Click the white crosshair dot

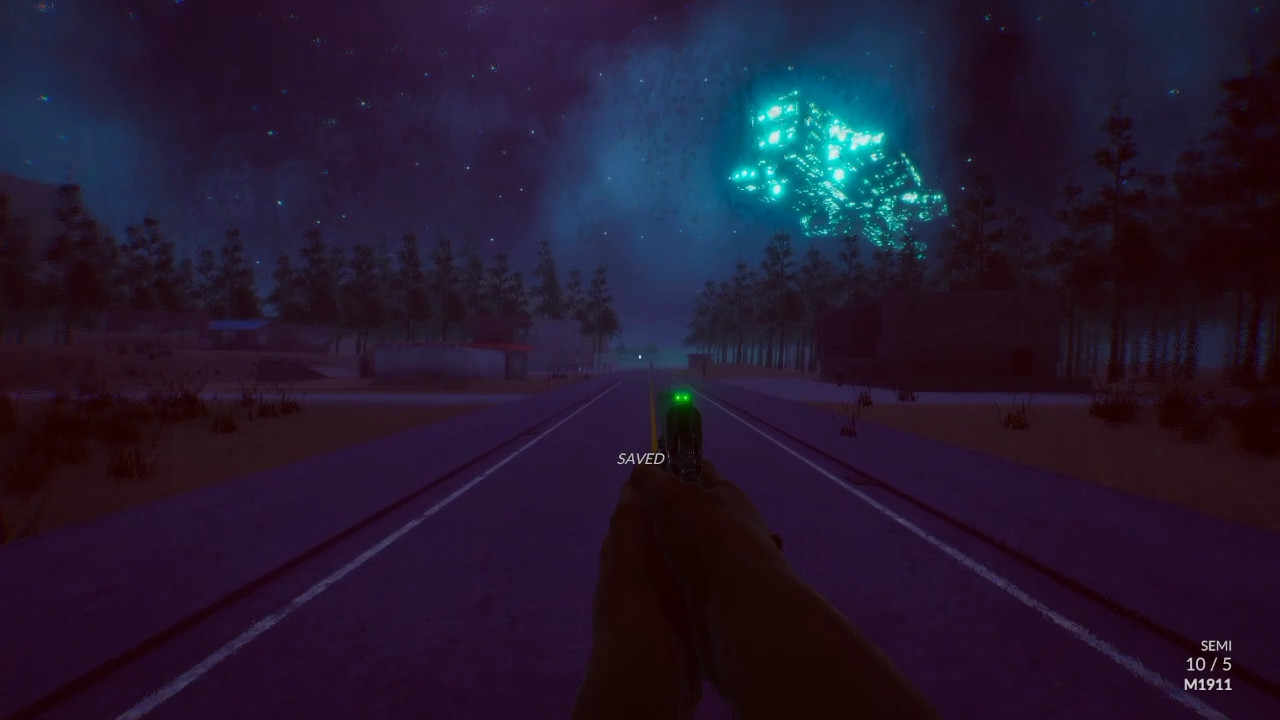coord(640,356)
